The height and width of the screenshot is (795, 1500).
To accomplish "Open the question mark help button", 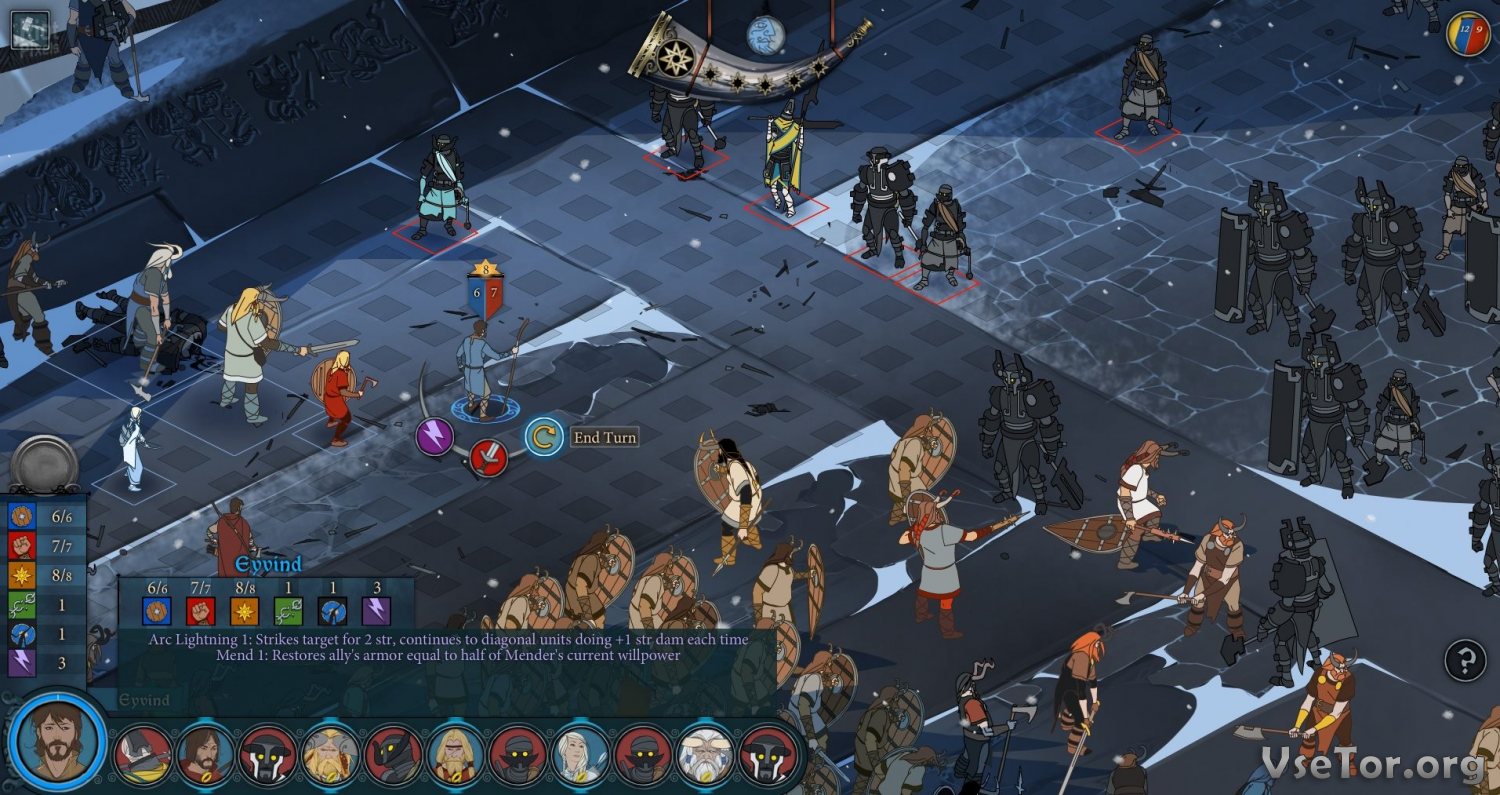I will tap(1465, 660).
